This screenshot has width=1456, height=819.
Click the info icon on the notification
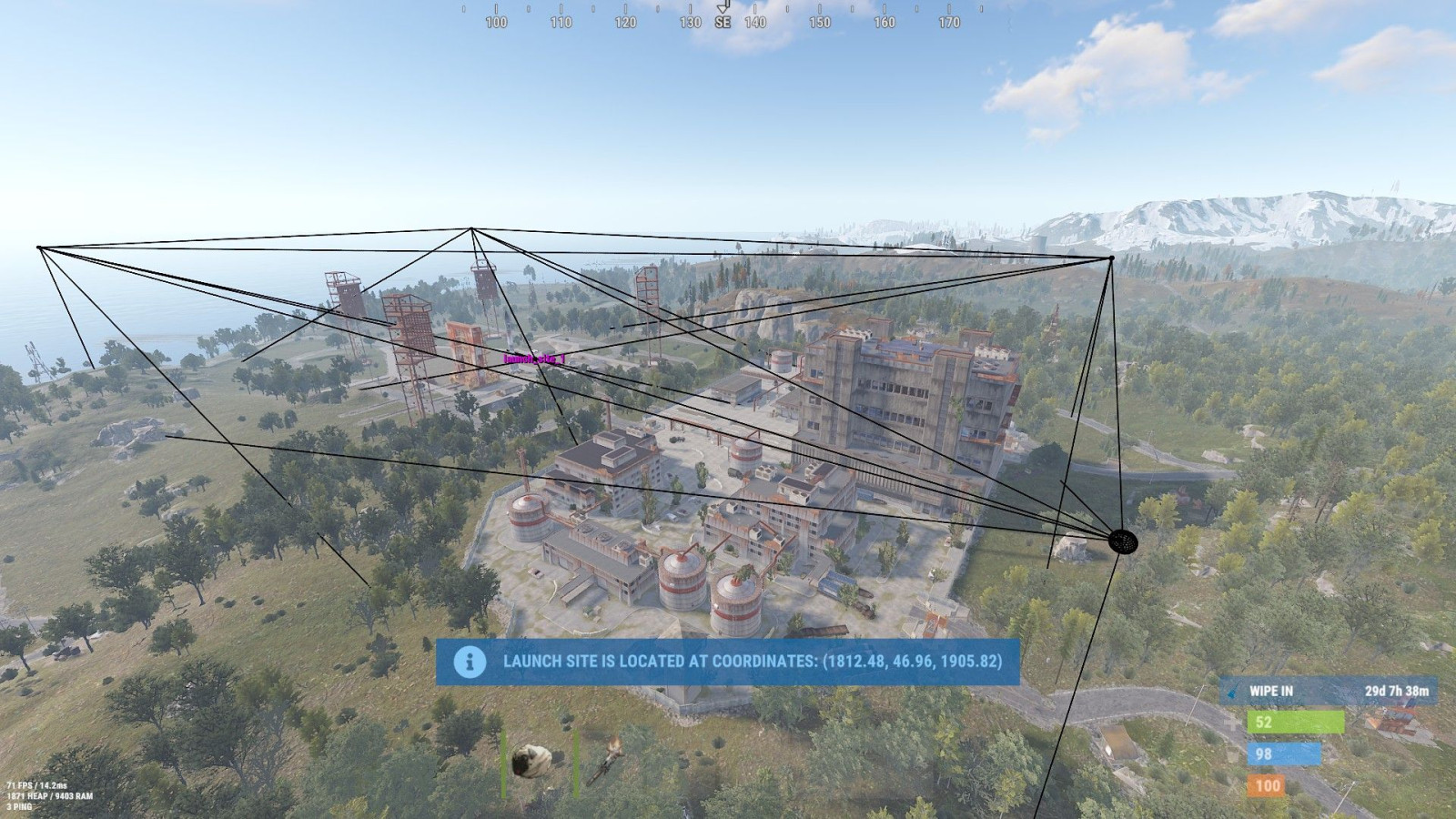[470, 662]
